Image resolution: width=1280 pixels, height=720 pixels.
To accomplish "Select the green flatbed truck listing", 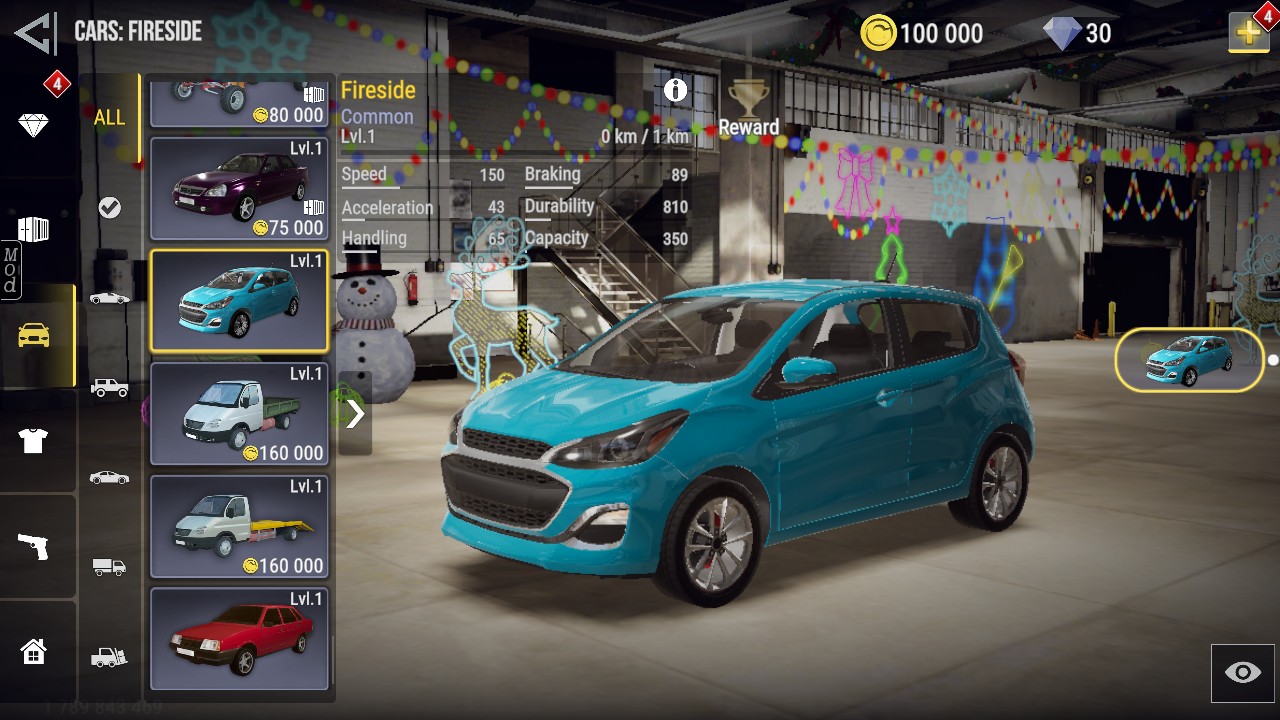I will click(239, 414).
